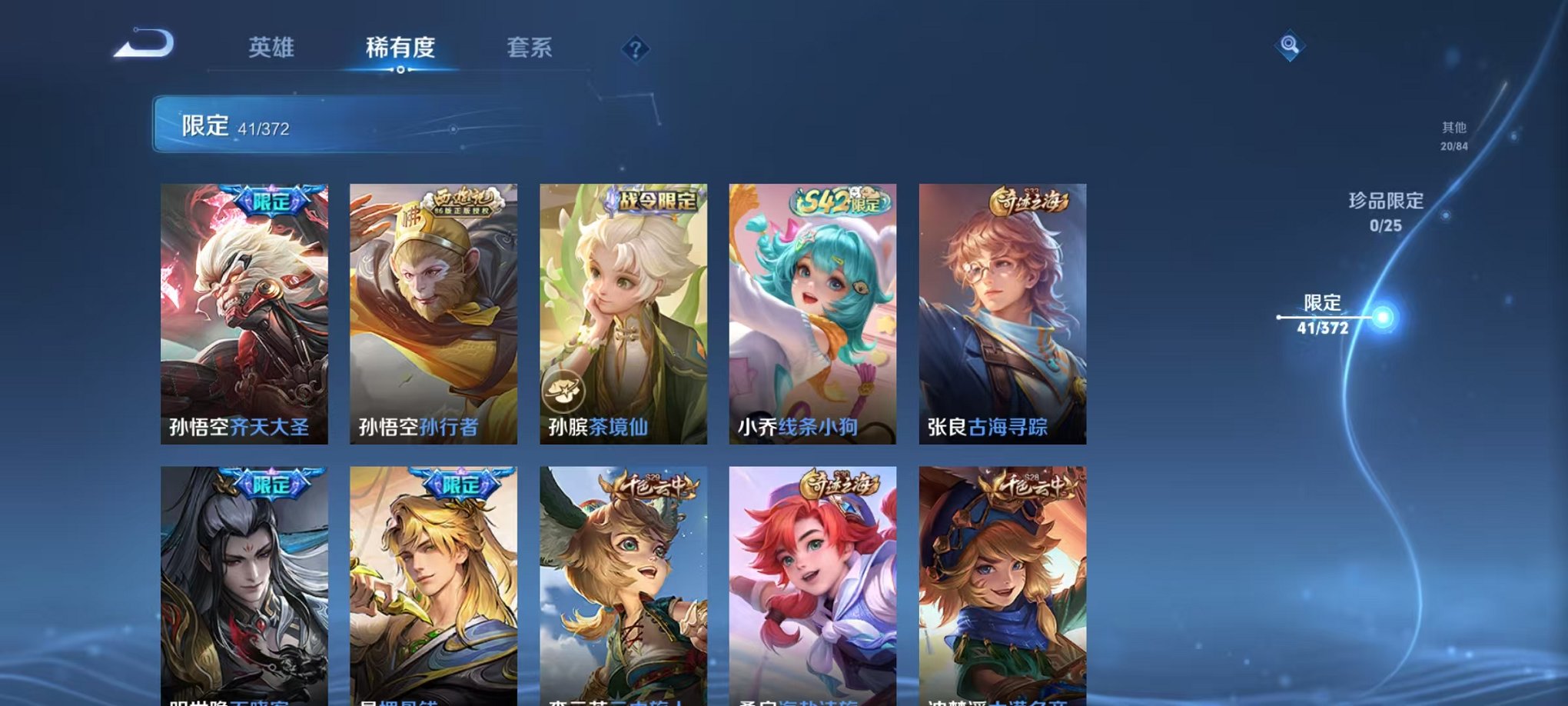Click the 战令限定 badge on 孙膑 skin
1568x706 pixels.
(654, 200)
